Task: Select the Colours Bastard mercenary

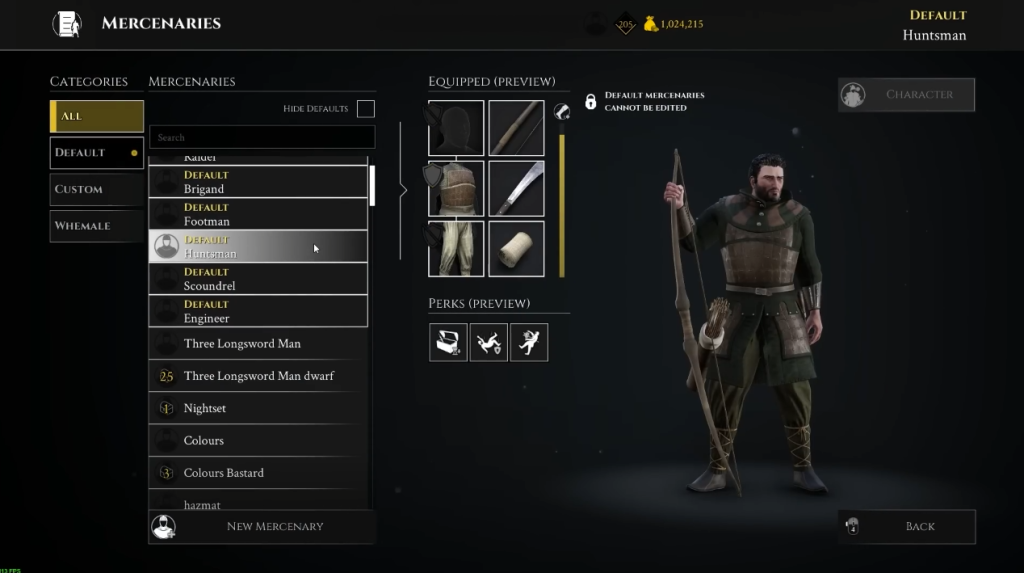Action: pyautogui.click(x=258, y=473)
